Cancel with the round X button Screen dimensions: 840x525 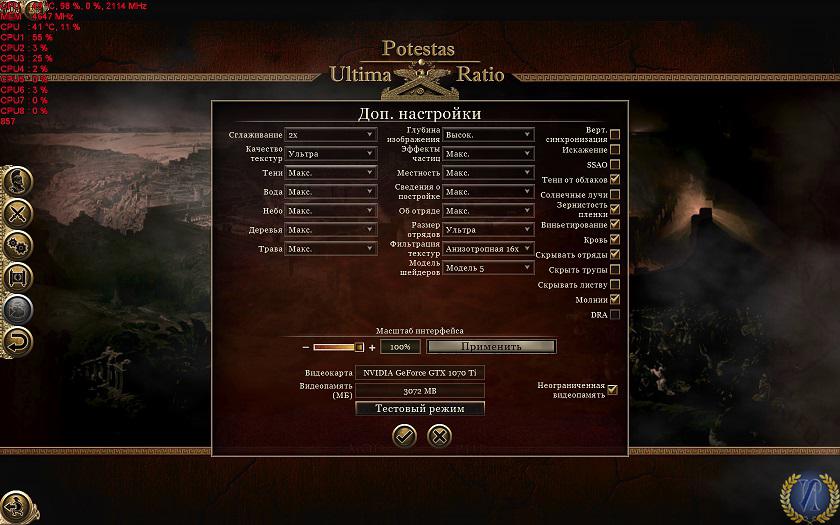pos(438,435)
